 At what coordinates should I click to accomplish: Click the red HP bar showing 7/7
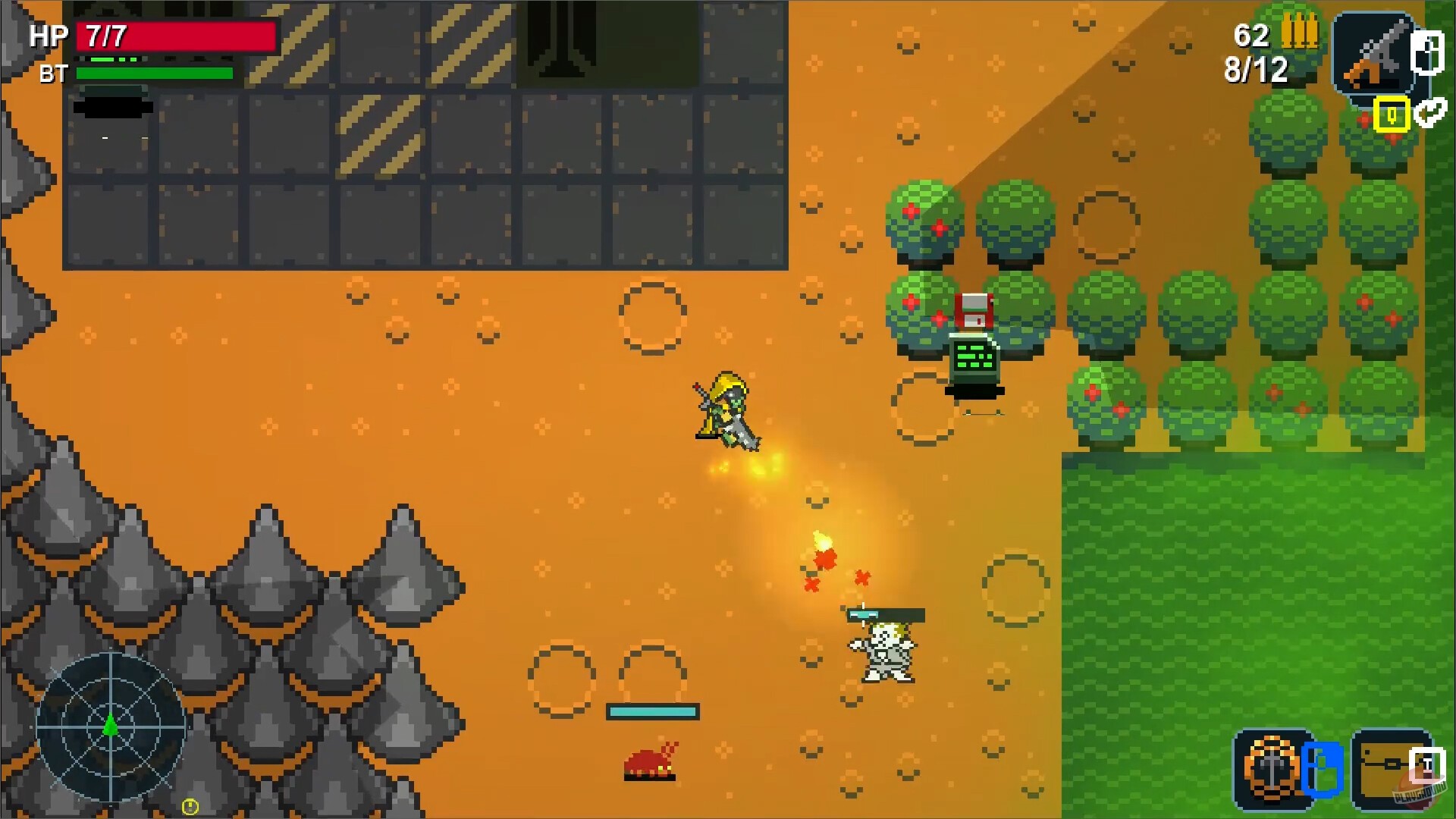pyautogui.click(x=174, y=35)
